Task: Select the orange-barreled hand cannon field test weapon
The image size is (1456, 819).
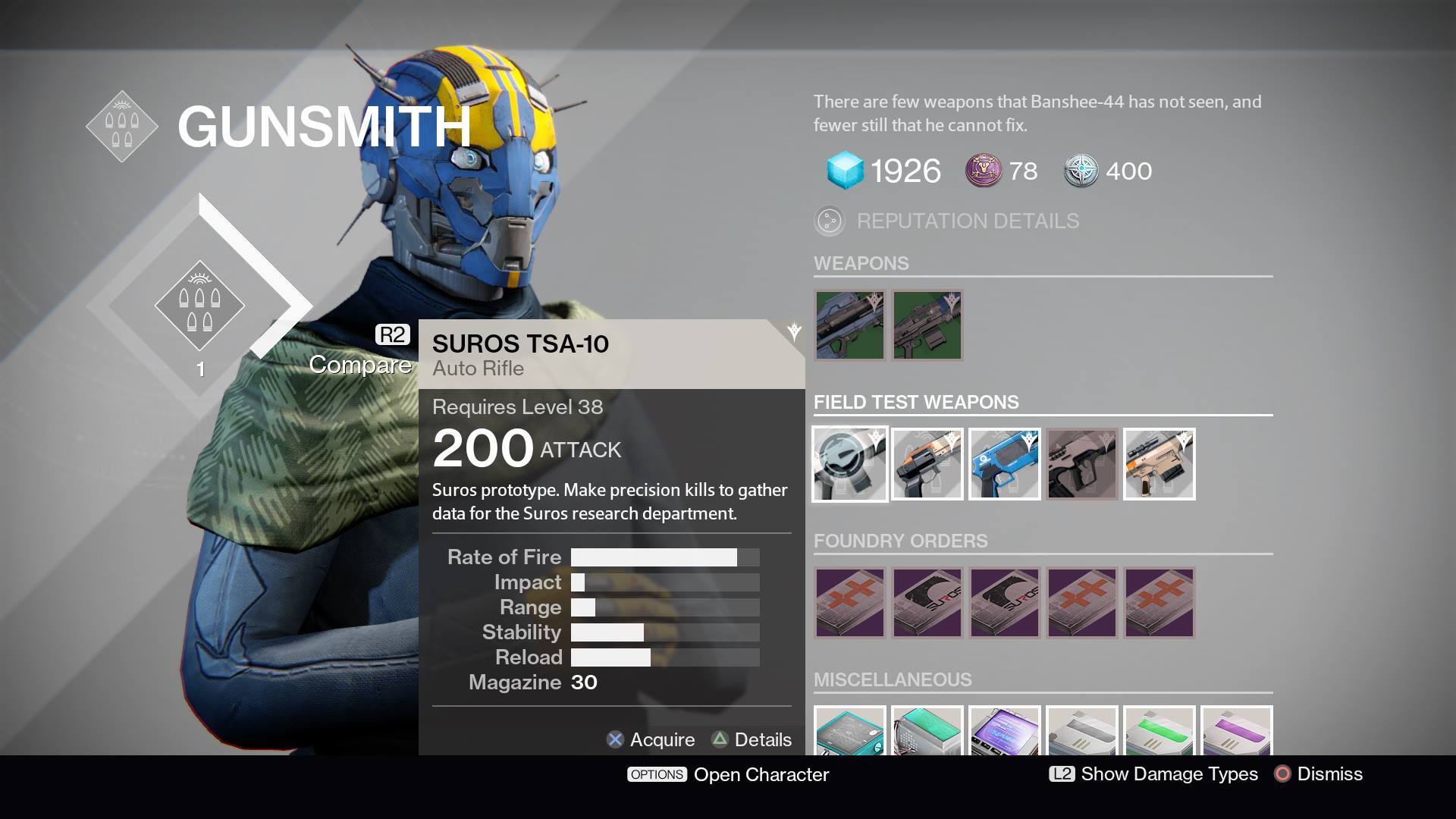Action: tap(927, 463)
